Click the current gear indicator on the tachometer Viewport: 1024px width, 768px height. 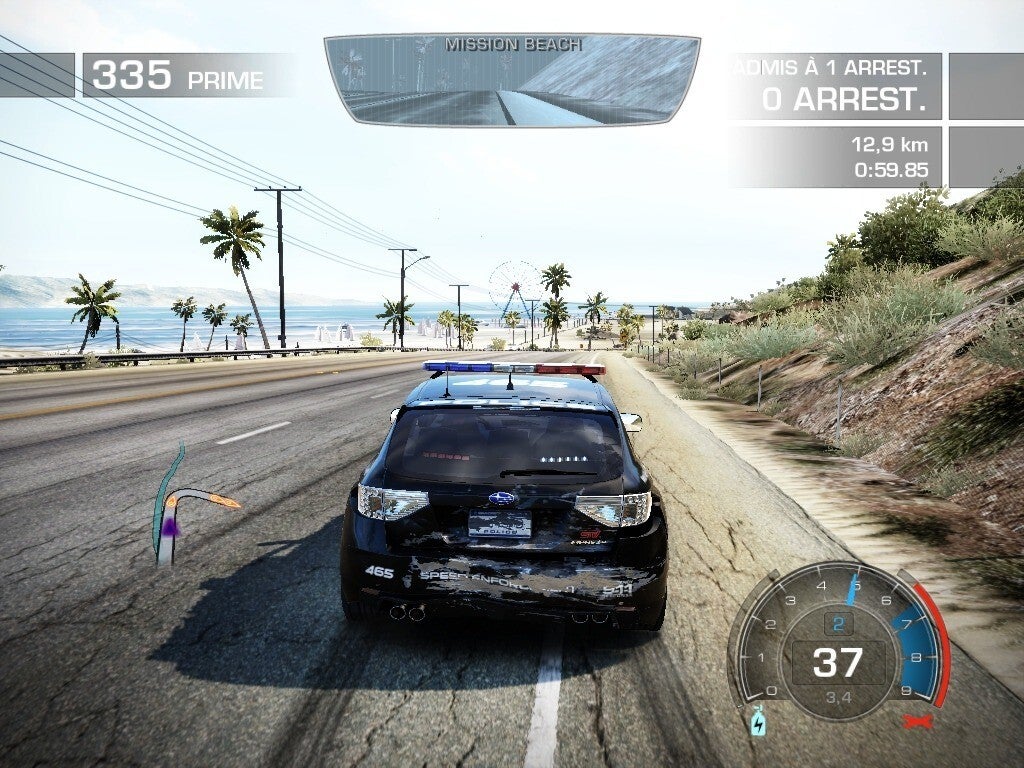coord(838,624)
